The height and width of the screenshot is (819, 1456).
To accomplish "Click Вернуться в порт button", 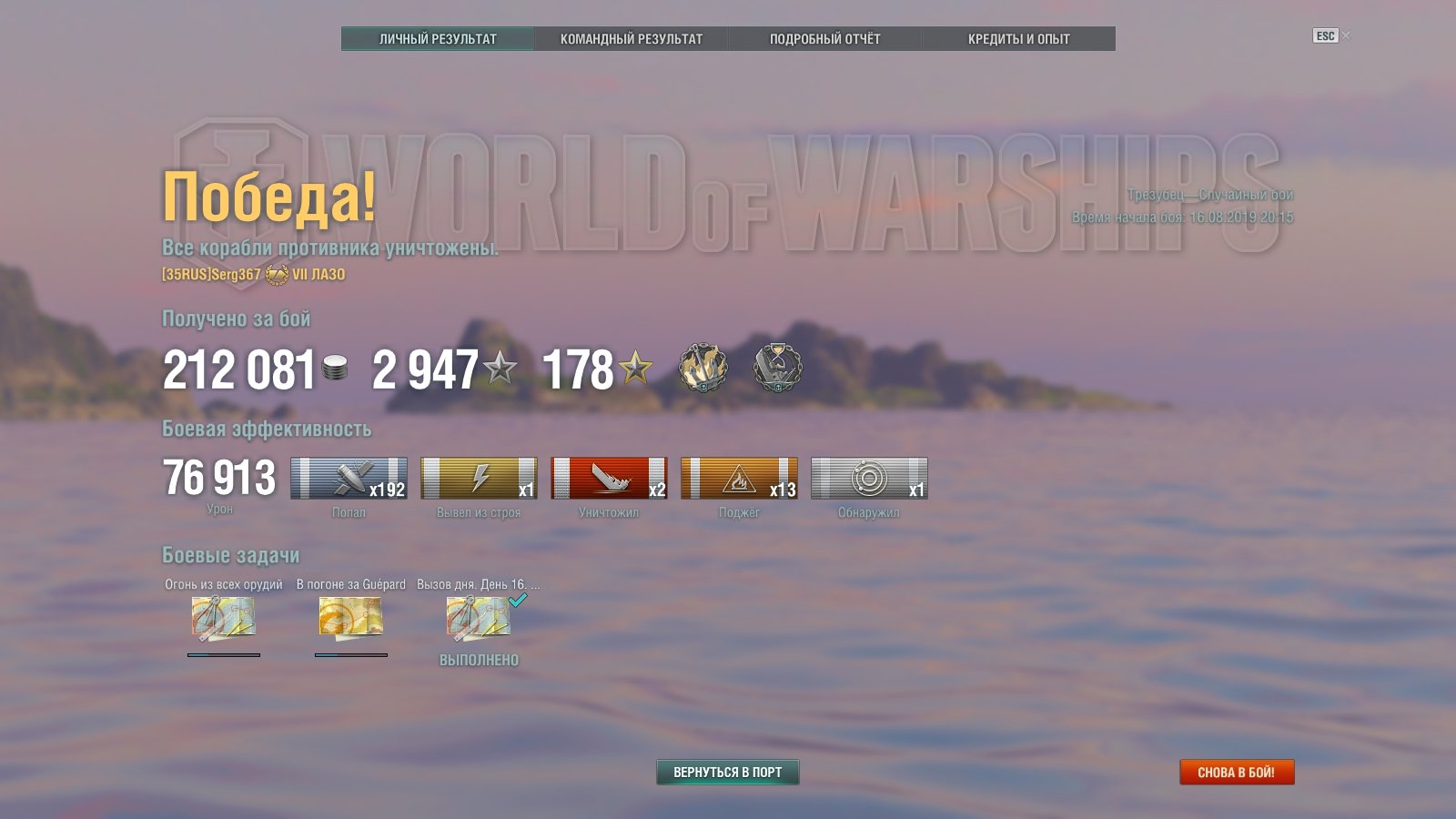I will (x=727, y=772).
